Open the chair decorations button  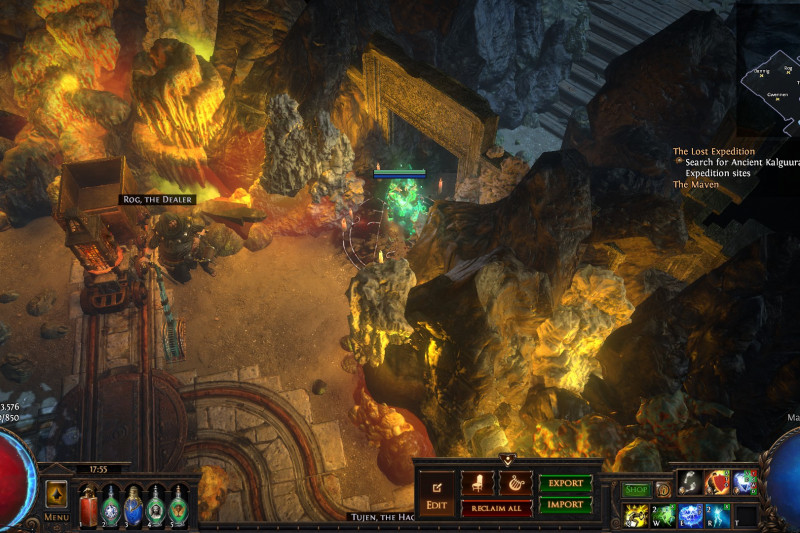click(x=477, y=483)
